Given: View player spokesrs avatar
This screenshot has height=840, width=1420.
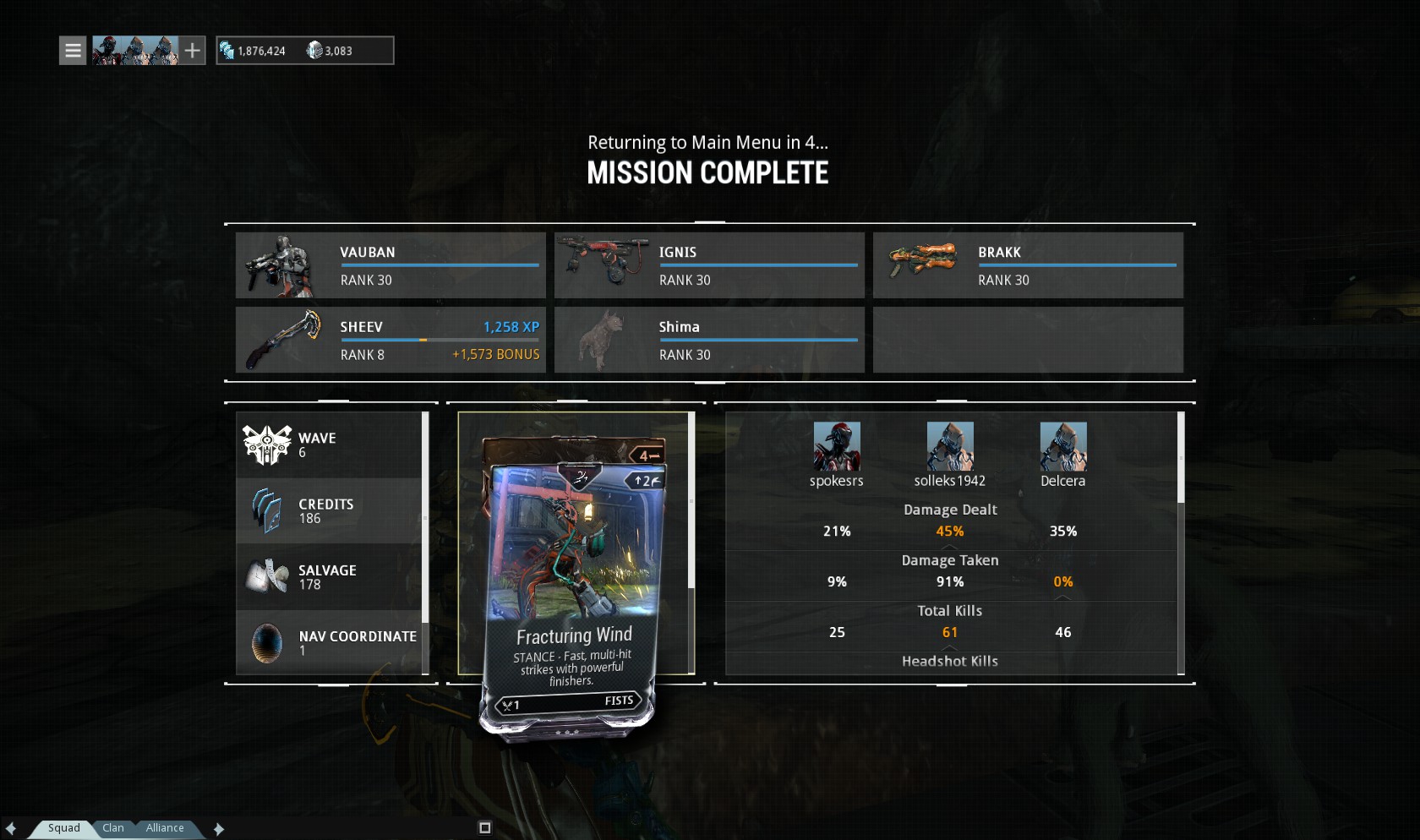Looking at the screenshot, I should (x=837, y=446).
